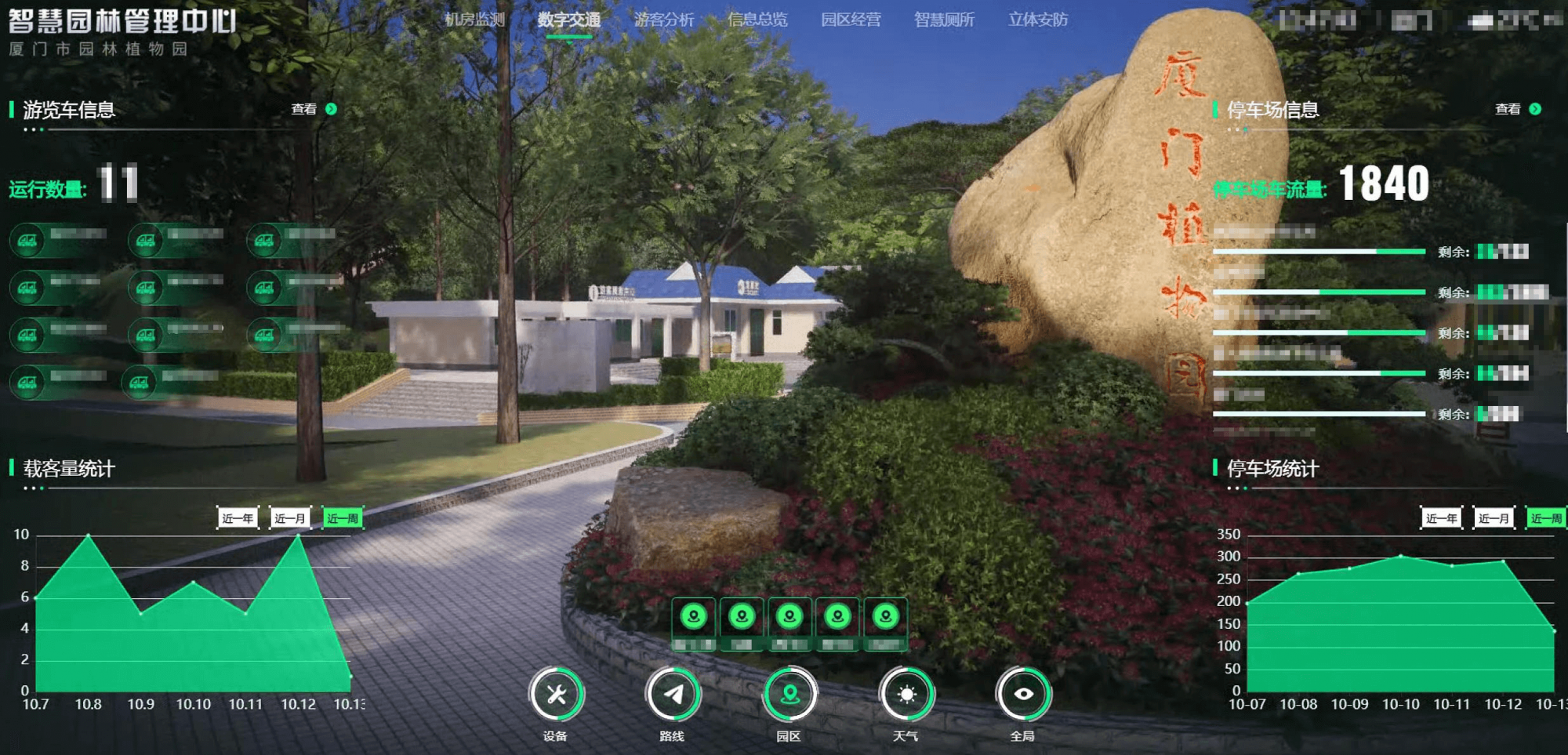The image size is (1568, 755).
Task: Switch to the 智慧厕所 tab
Action: 944,20
